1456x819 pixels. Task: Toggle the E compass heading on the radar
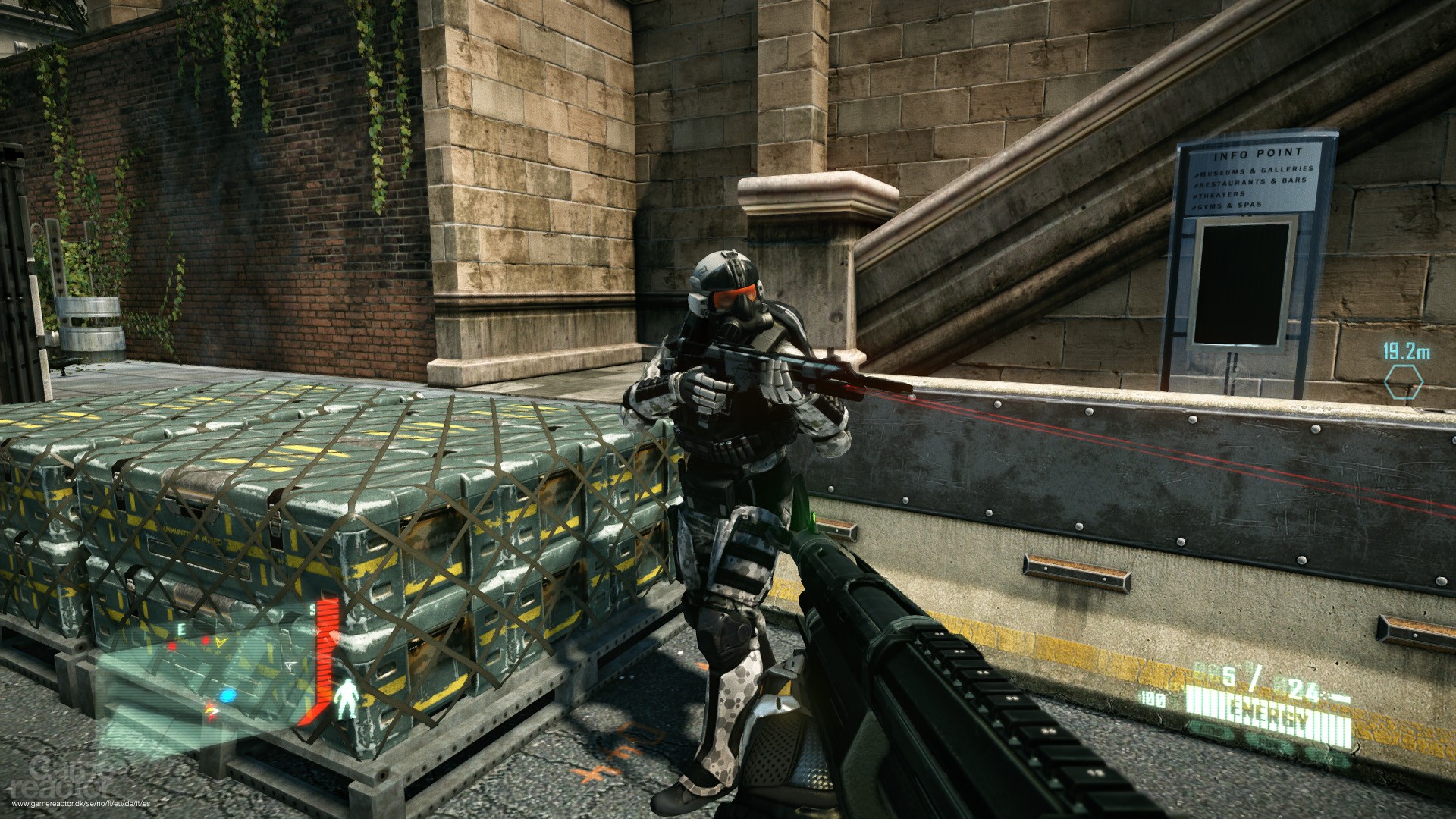tap(182, 629)
